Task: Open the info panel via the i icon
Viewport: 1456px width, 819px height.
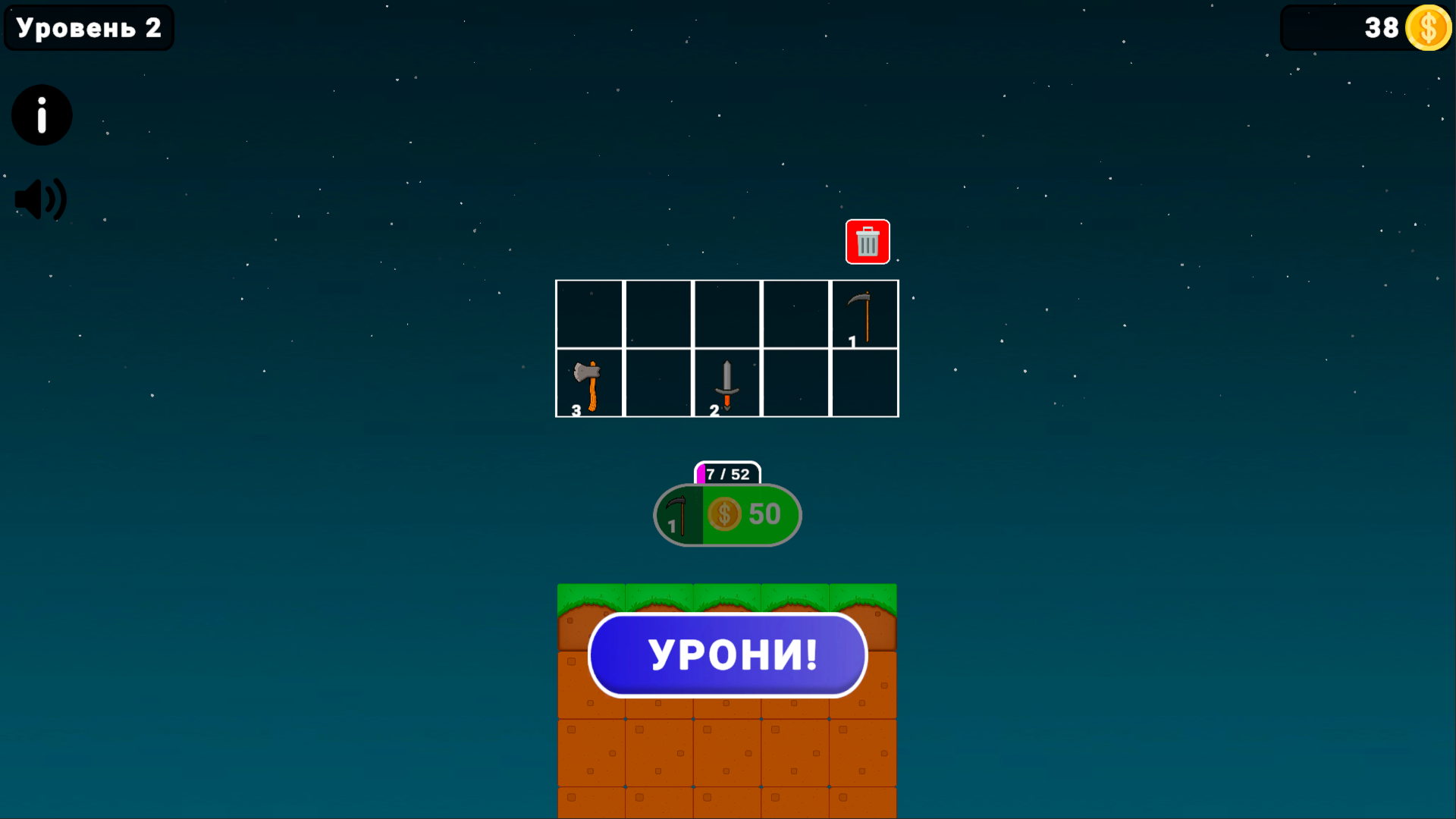Action: click(41, 115)
